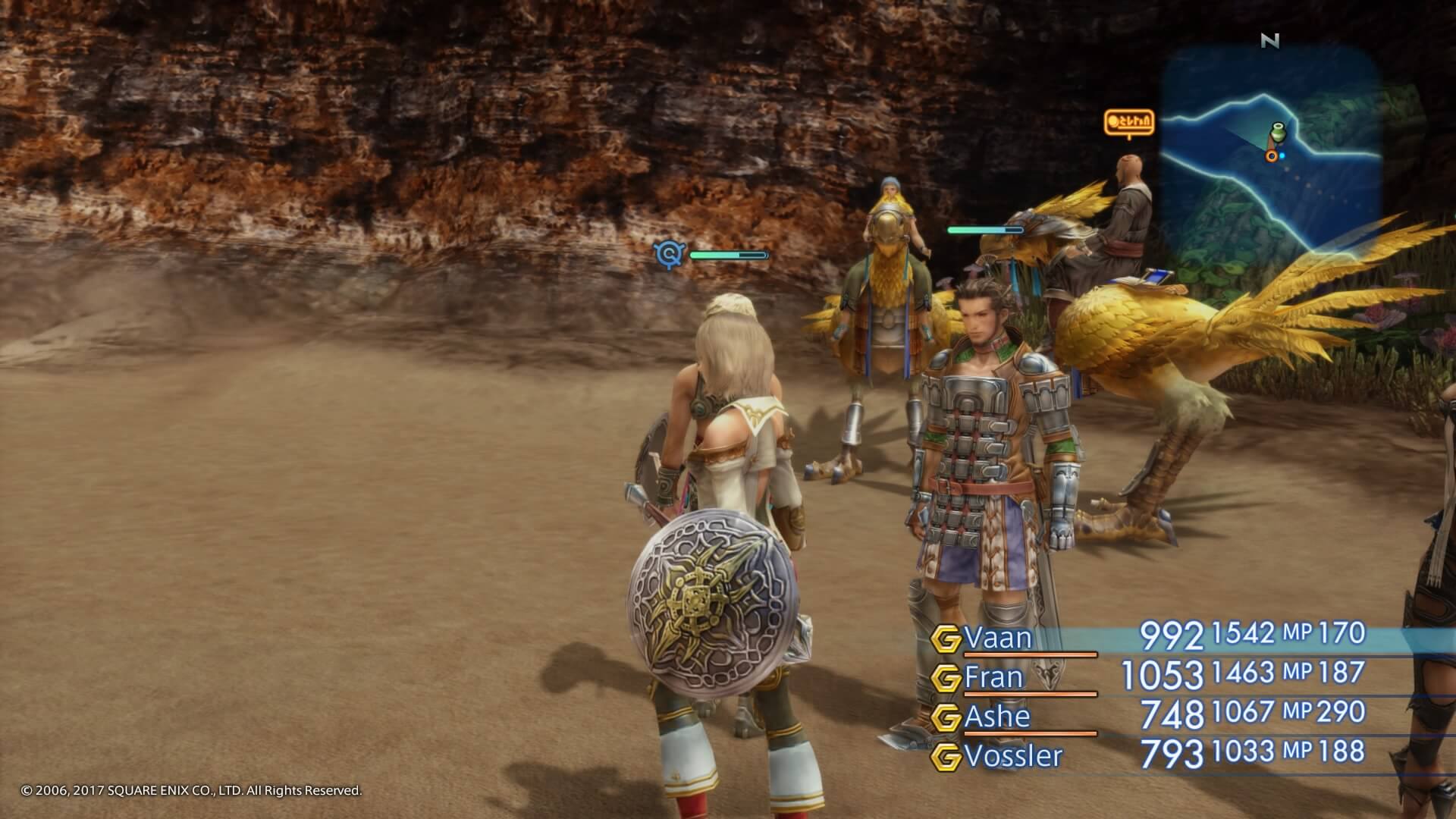
Task: Toggle the blue ally dot on the minimap
Action: (x=1282, y=155)
